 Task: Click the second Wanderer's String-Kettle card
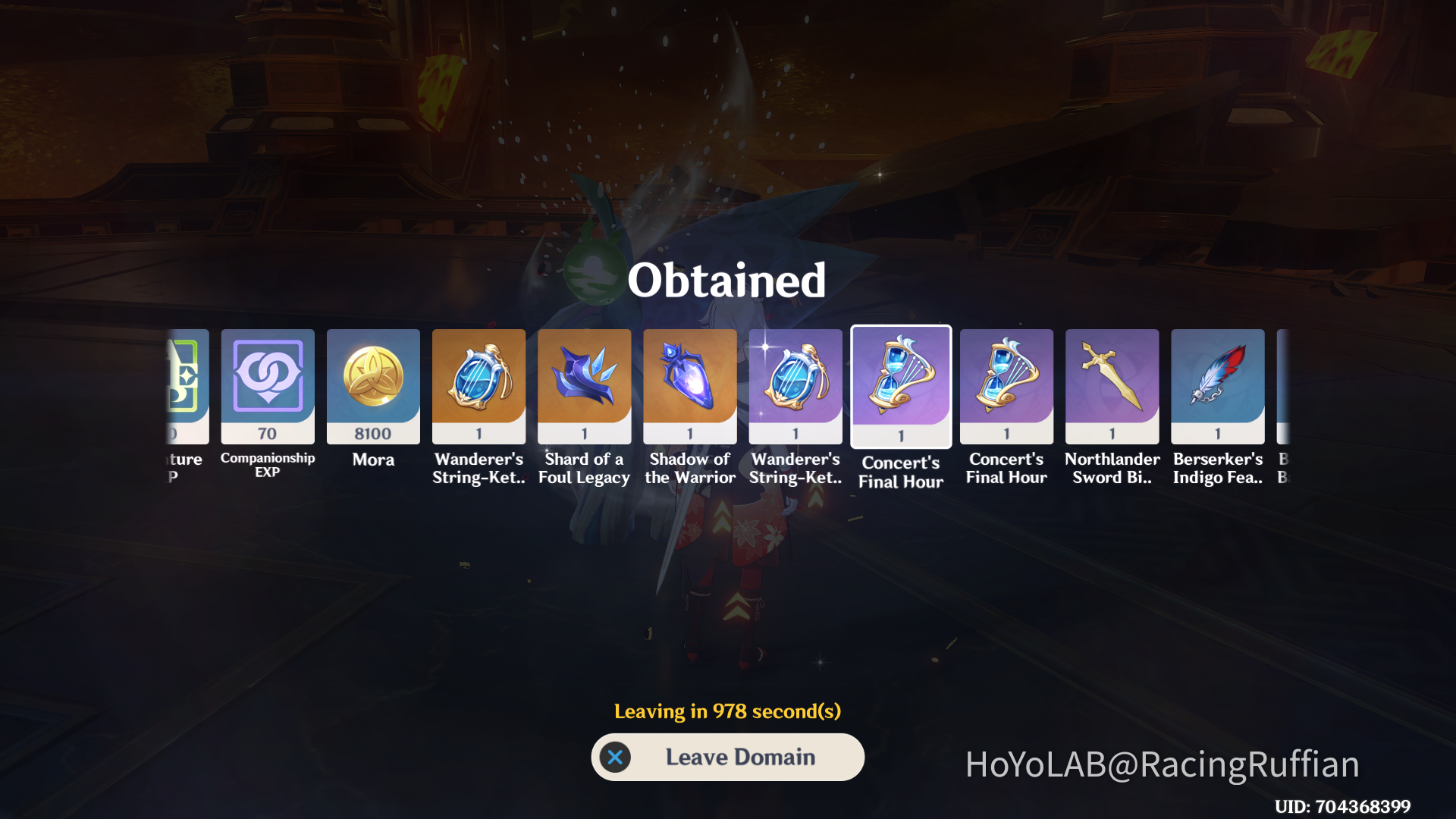pos(795,386)
